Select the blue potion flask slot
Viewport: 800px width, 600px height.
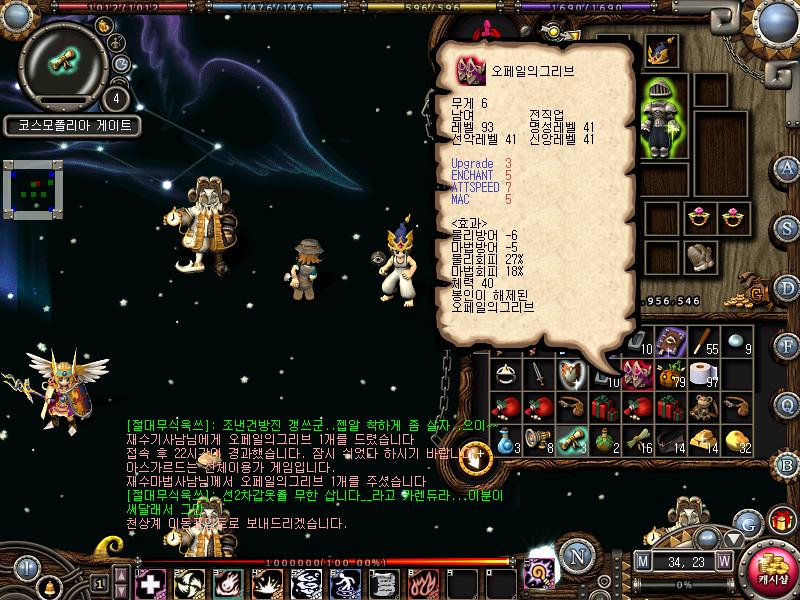(504, 440)
